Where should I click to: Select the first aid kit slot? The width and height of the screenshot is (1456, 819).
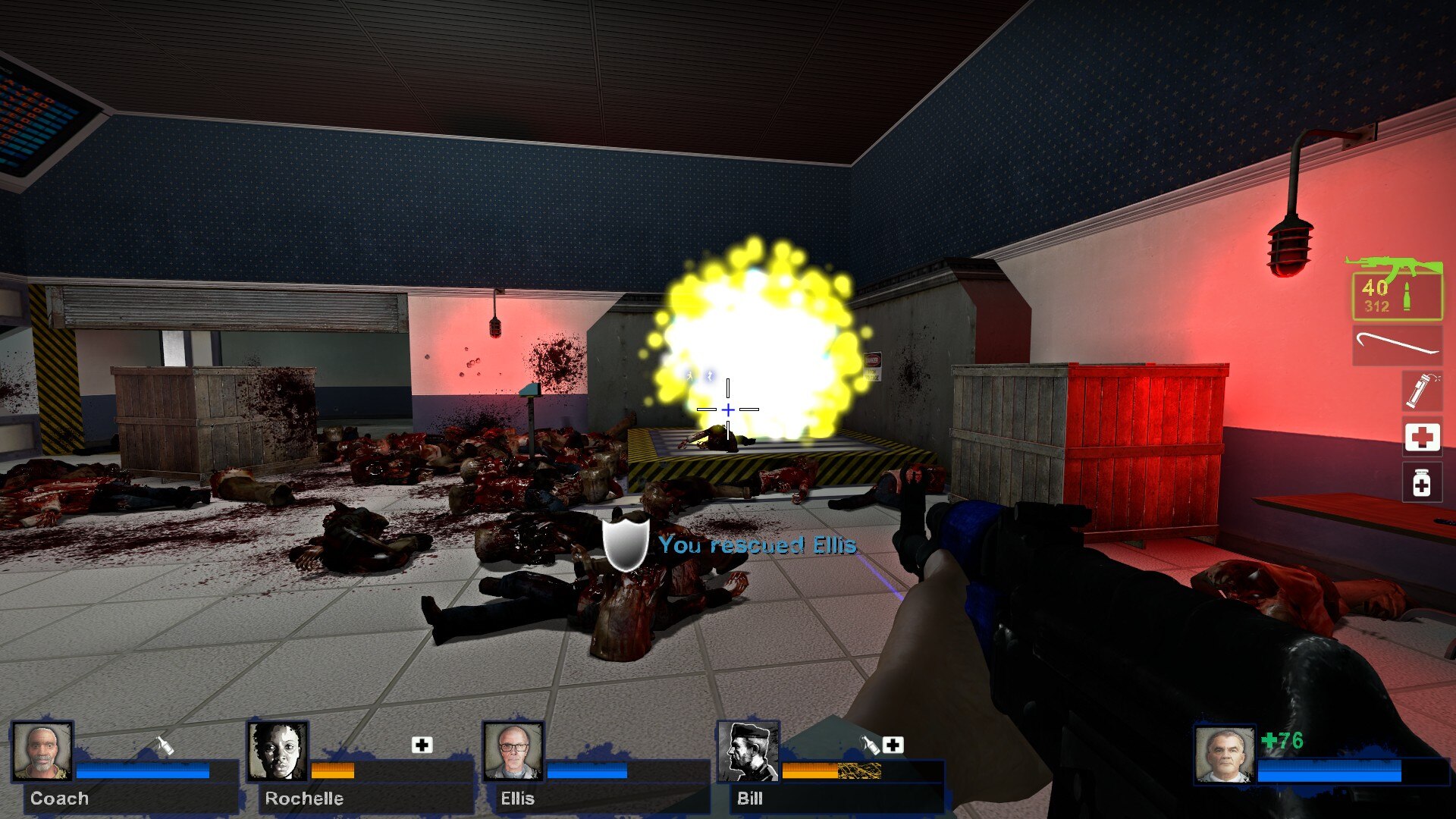tap(1424, 435)
